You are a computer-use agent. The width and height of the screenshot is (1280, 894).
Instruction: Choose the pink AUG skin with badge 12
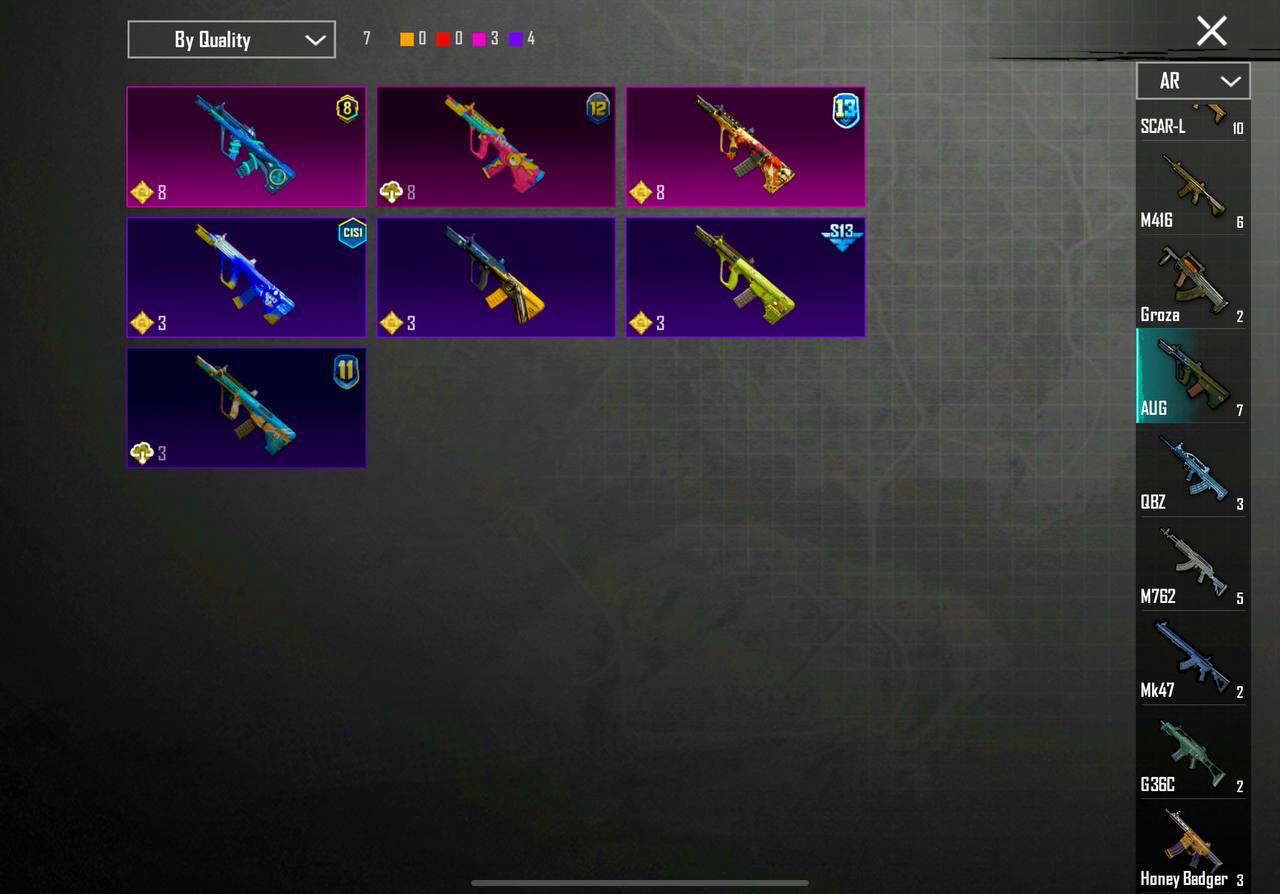(496, 147)
